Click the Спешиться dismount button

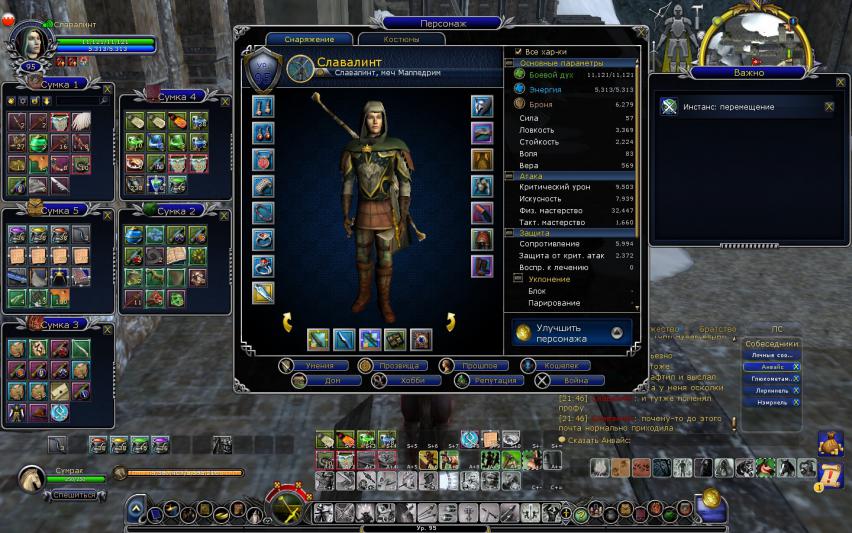click(76, 494)
